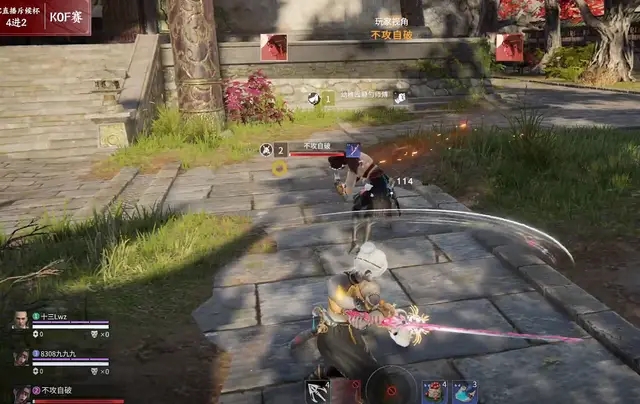Use the grappling hook item slot
This screenshot has width=640, height=404.
point(319,391)
